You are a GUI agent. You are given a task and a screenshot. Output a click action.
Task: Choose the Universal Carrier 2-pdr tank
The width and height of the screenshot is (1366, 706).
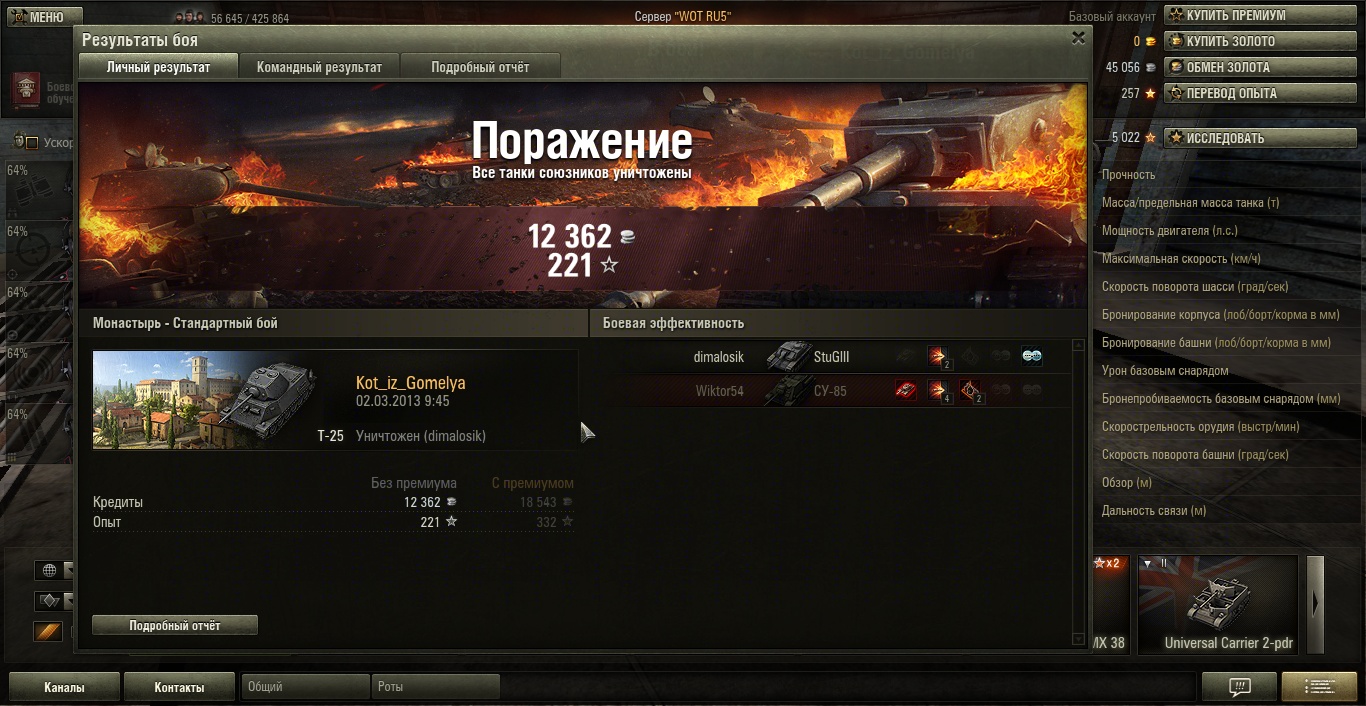coord(1217,605)
